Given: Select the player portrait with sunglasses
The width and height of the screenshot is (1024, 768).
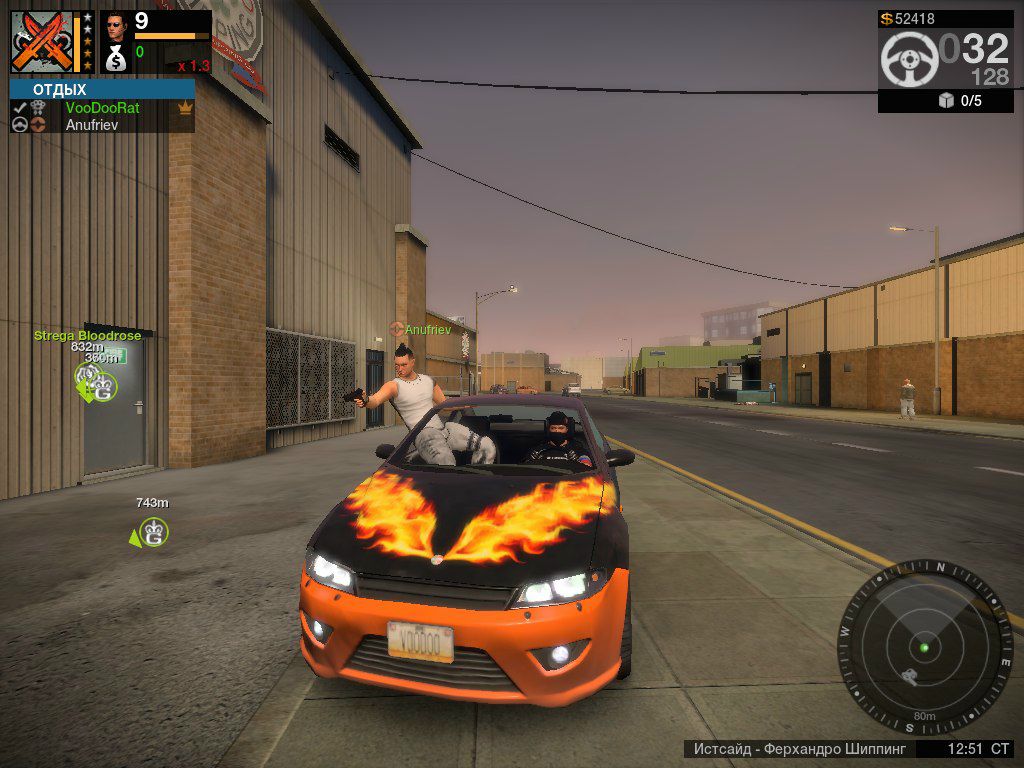Looking at the screenshot, I should tap(116, 25).
